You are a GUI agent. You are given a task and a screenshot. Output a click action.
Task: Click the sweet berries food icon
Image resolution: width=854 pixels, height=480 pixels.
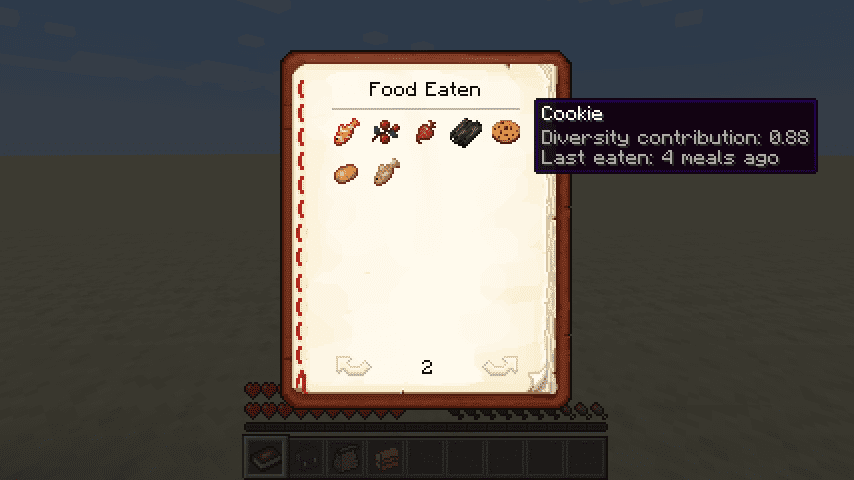click(x=386, y=131)
